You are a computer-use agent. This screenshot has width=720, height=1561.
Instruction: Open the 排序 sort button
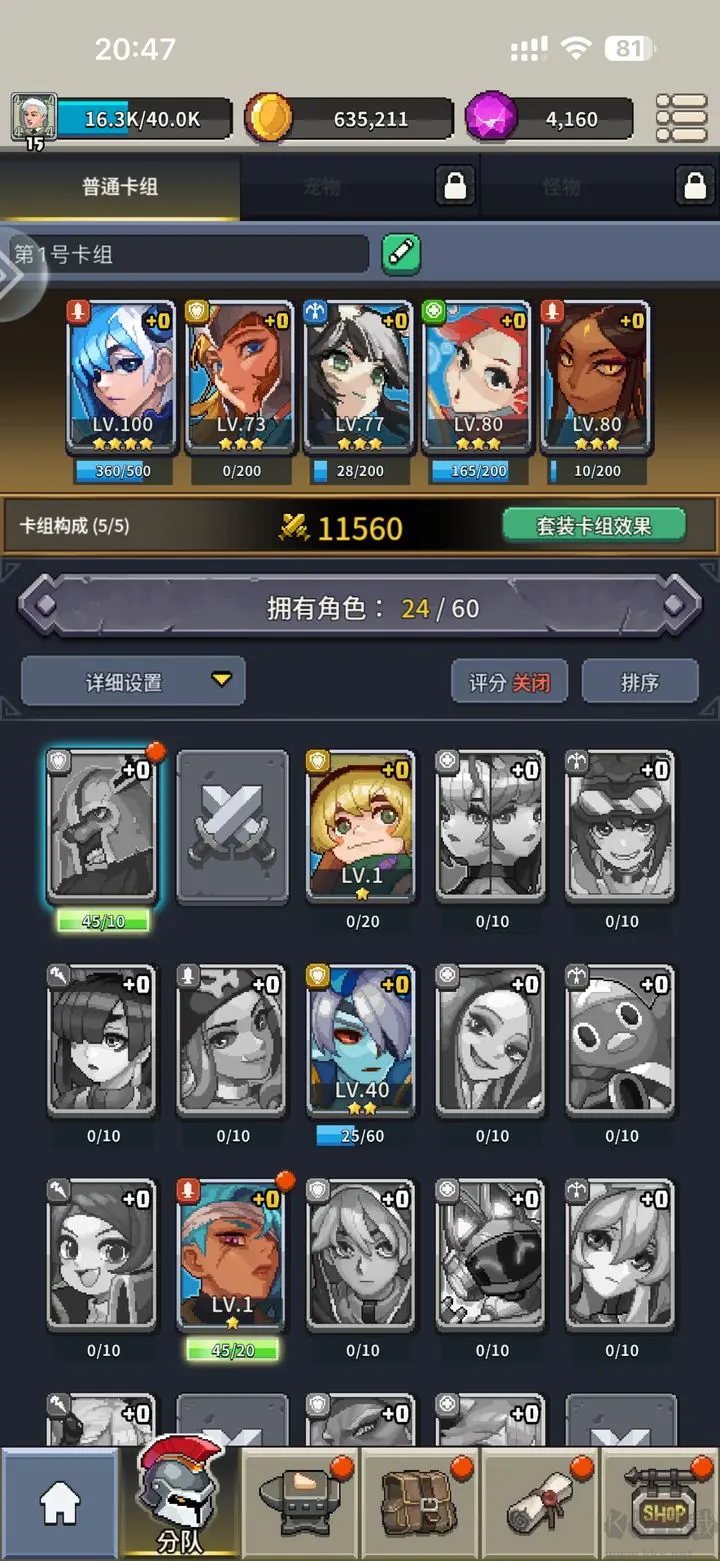point(640,682)
